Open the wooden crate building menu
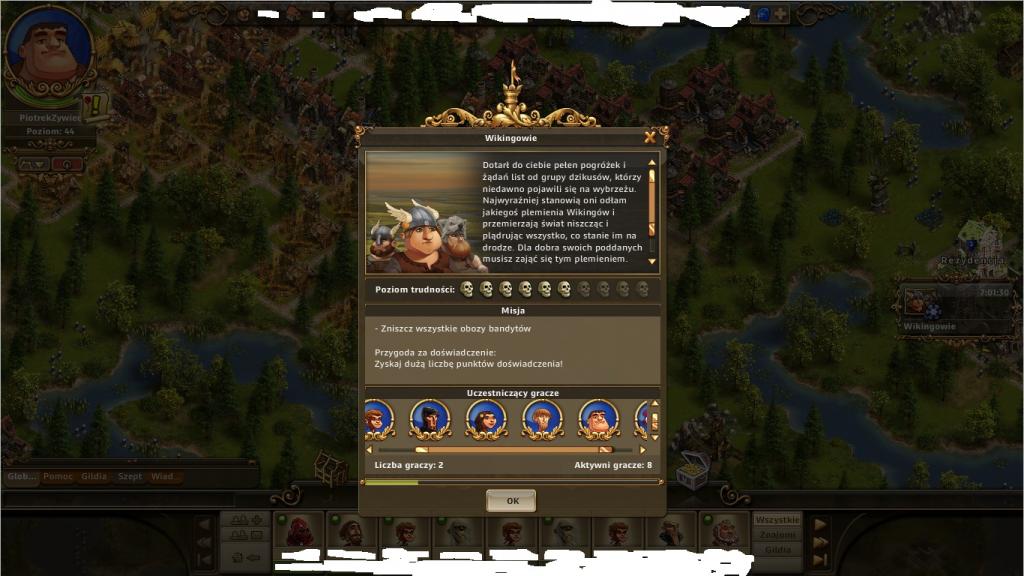The image size is (1024, 576). coord(330,466)
